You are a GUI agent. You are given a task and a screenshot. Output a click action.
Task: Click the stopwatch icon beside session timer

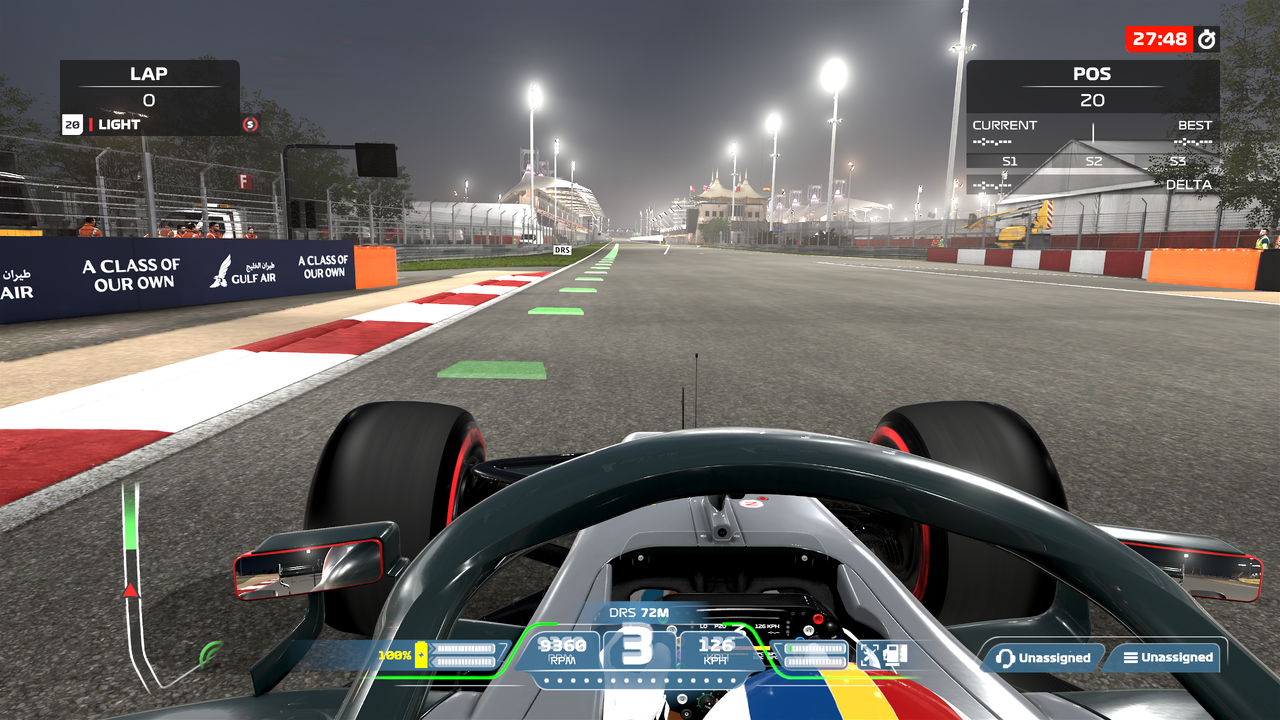[x=1207, y=39]
